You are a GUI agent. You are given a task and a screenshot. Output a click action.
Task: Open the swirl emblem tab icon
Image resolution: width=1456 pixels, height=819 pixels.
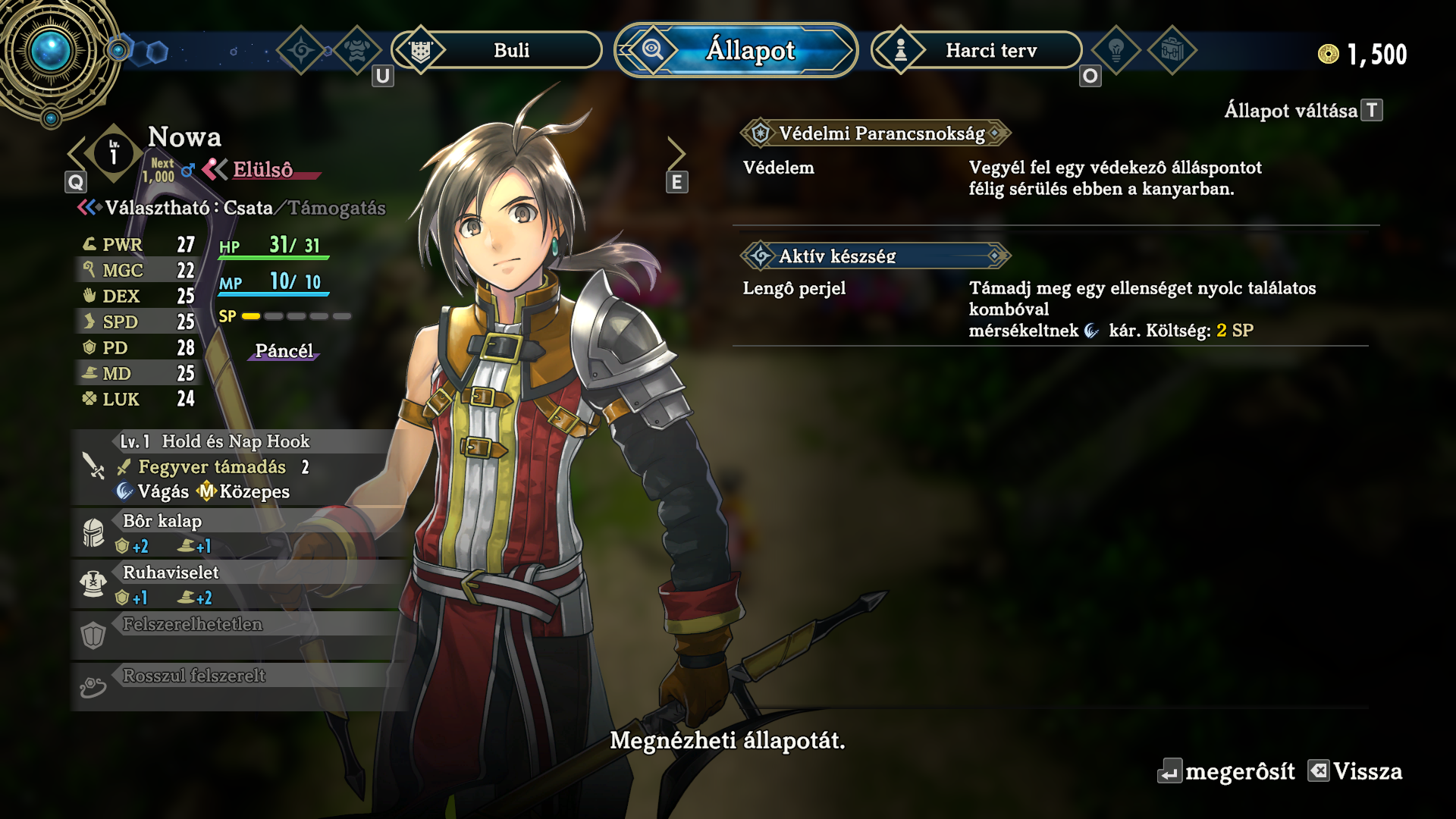coord(301,51)
